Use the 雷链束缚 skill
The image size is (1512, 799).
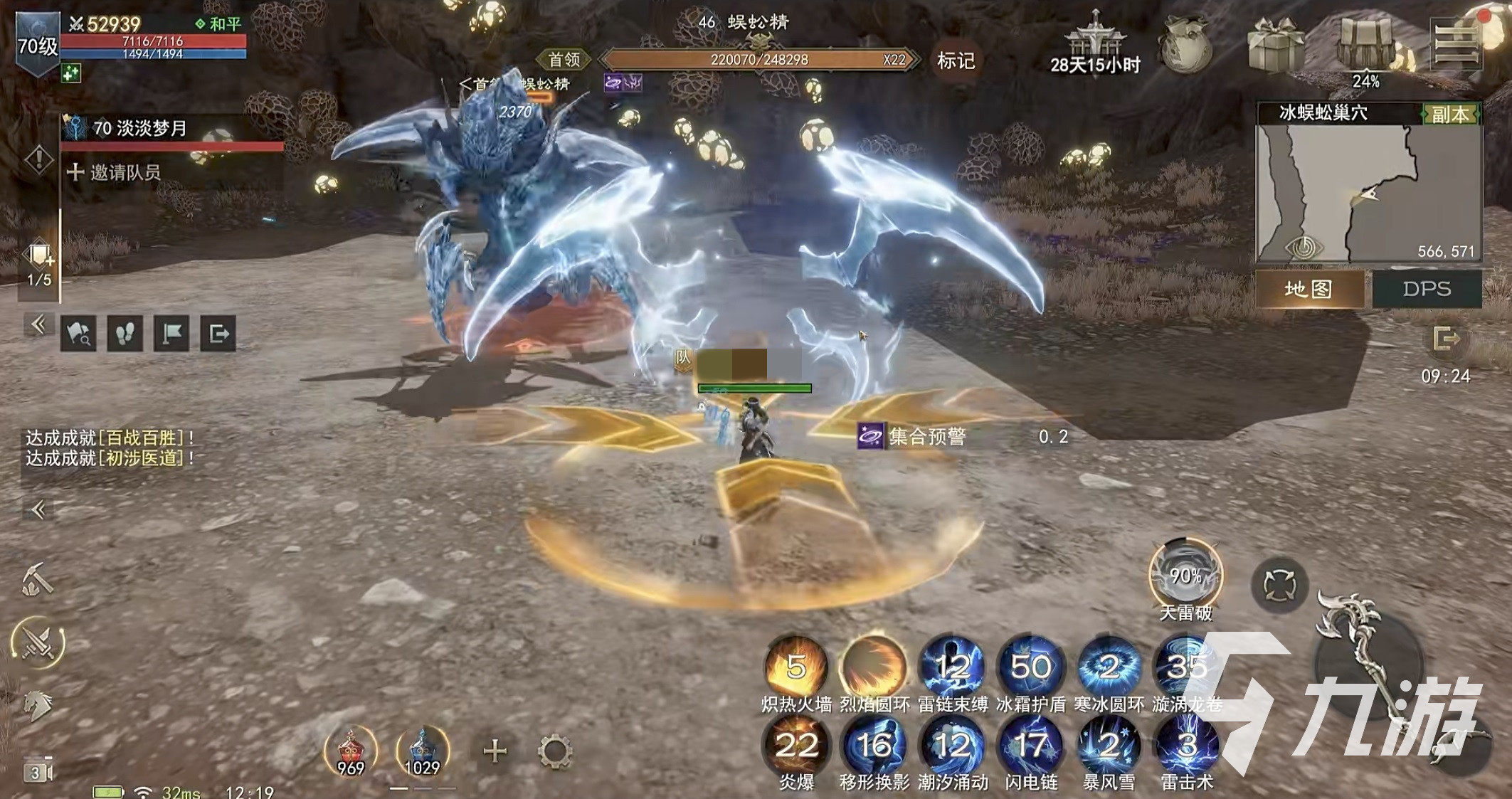click(953, 667)
